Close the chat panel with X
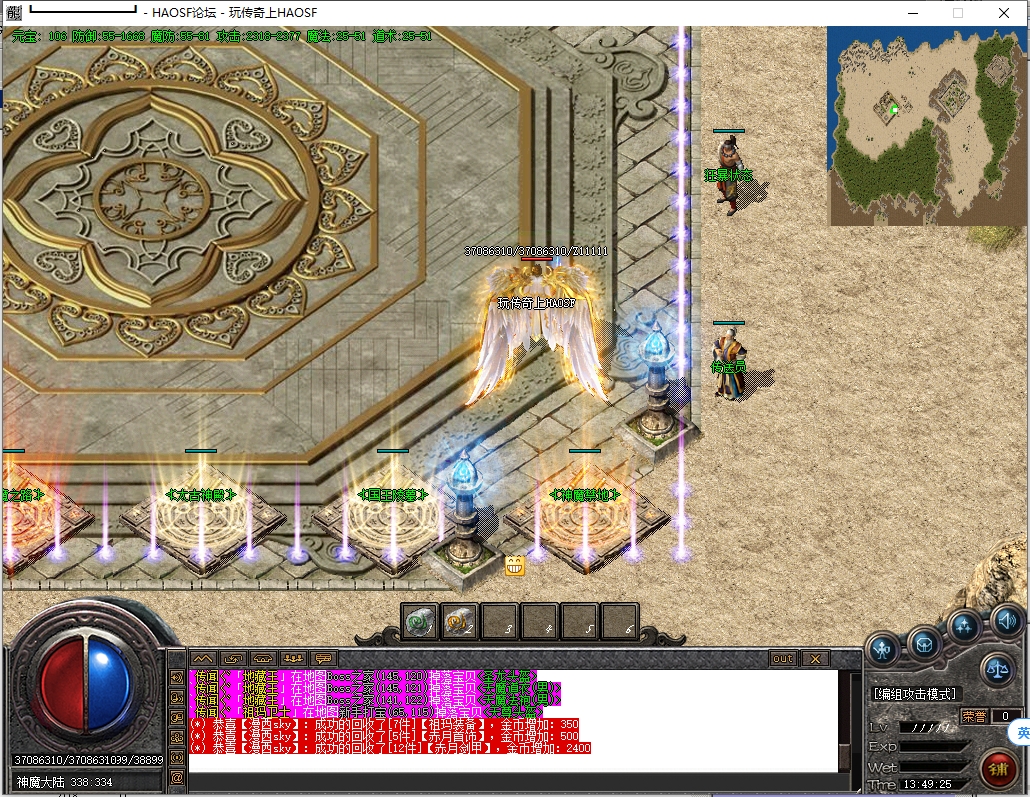Viewport: 1030px width, 797px height. (x=815, y=659)
